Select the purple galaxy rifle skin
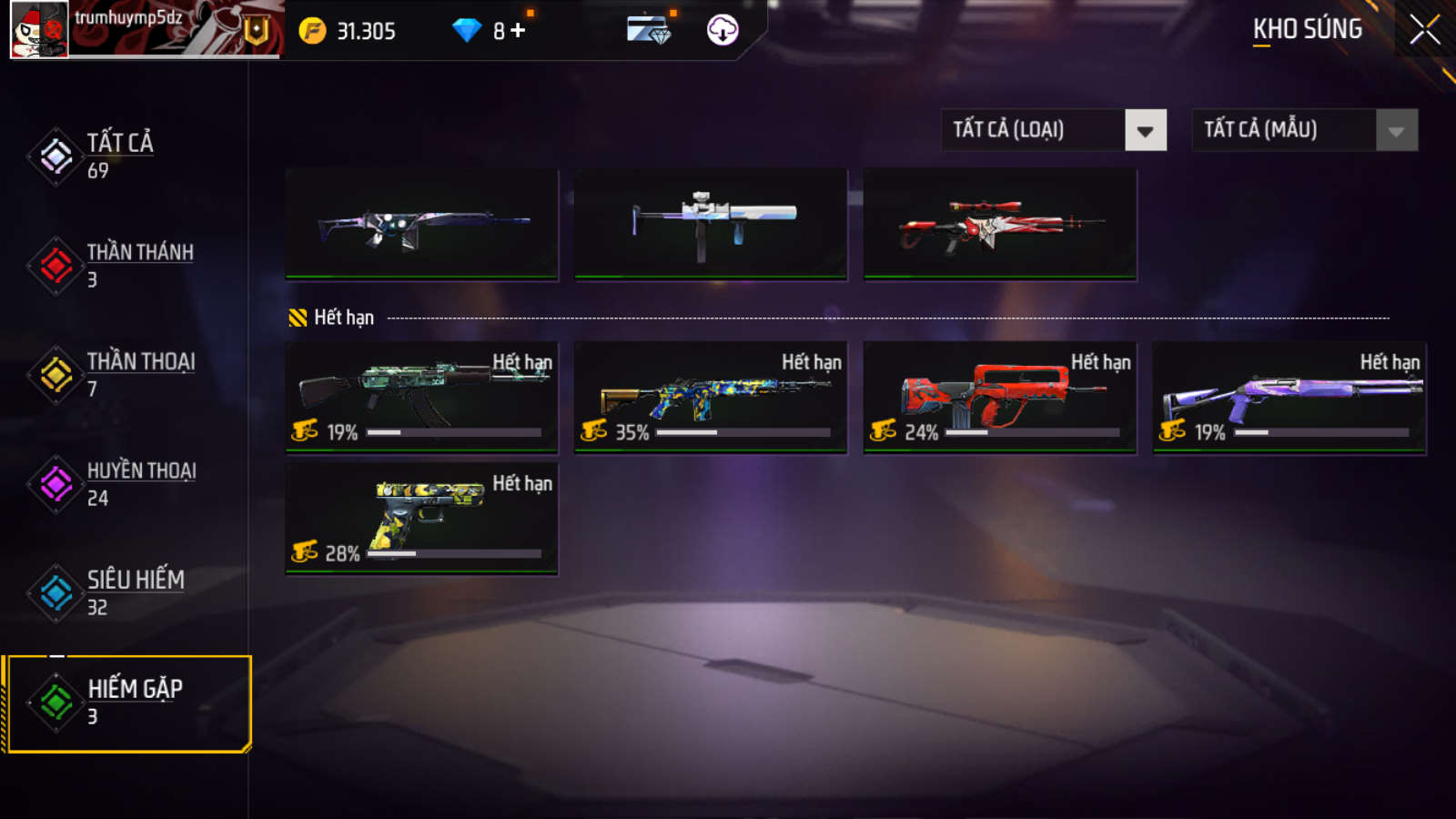Image resolution: width=1456 pixels, height=819 pixels. [x=421, y=224]
